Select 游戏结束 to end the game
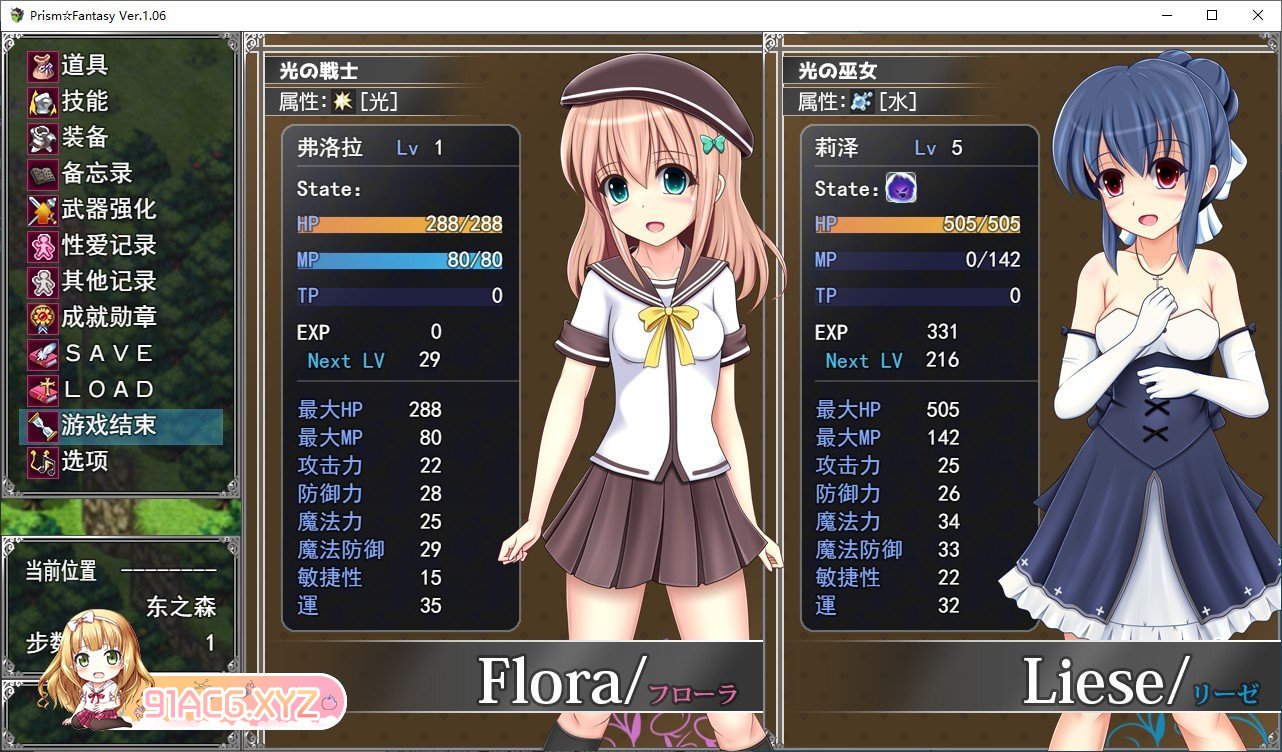Image resolution: width=1282 pixels, height=752 pixels. coord(109,426)
